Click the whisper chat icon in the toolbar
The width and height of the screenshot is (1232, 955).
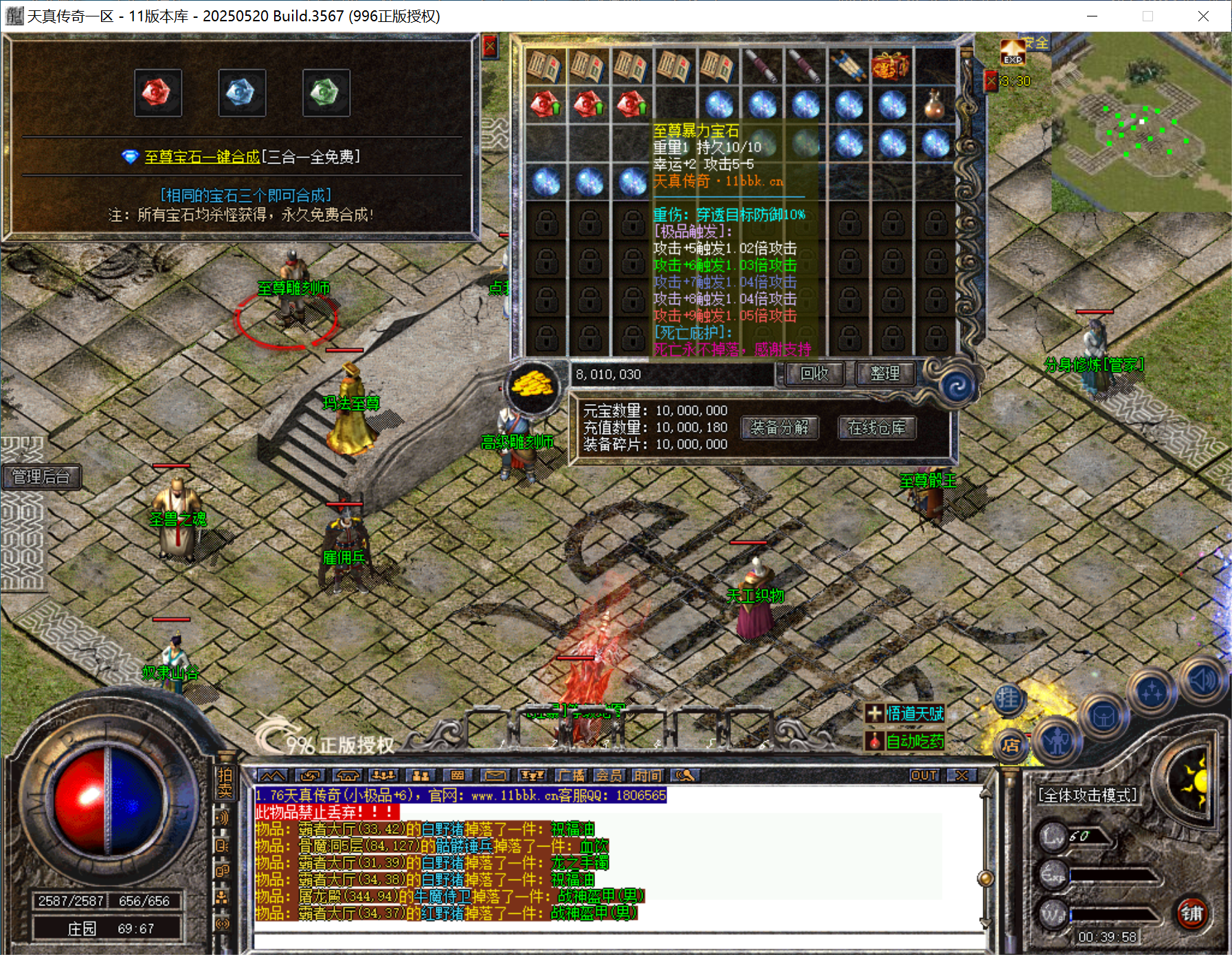coord(687,775)
